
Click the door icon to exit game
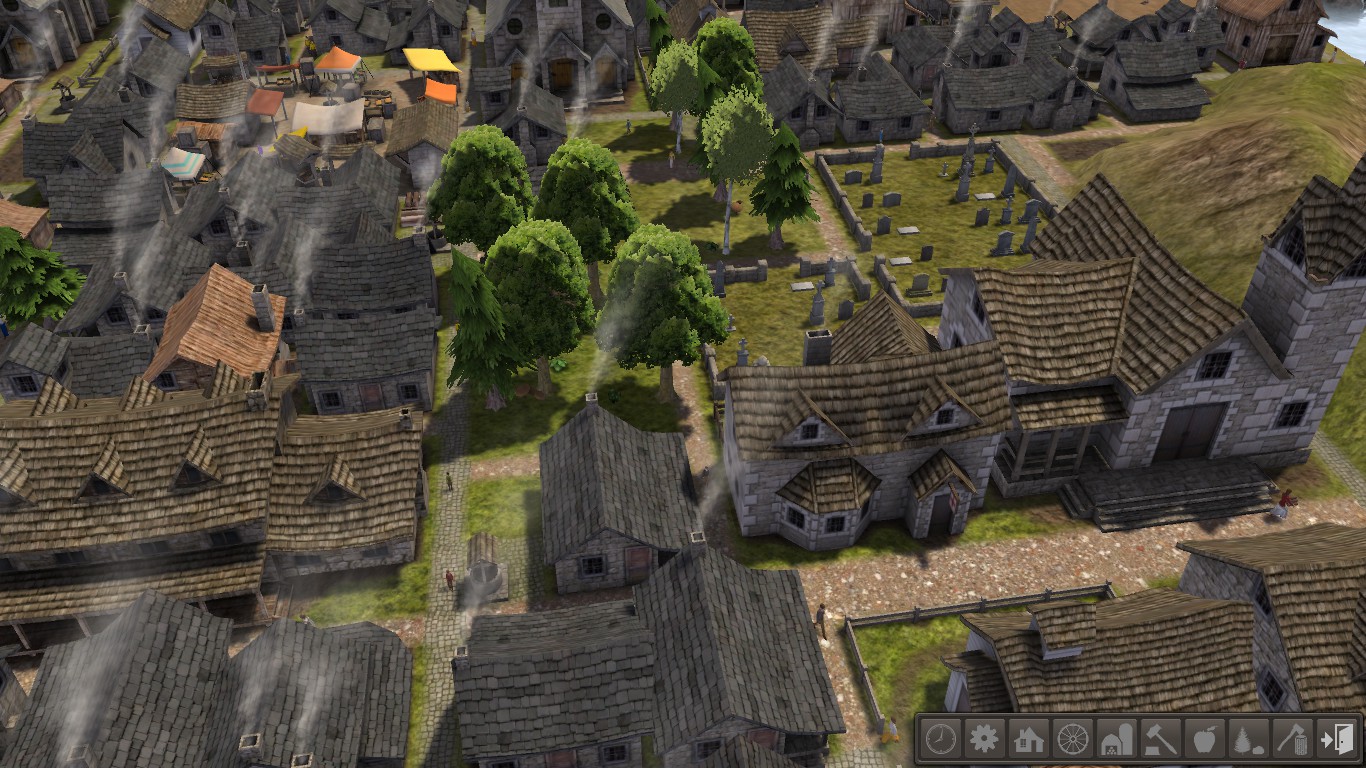point(1337,740)
